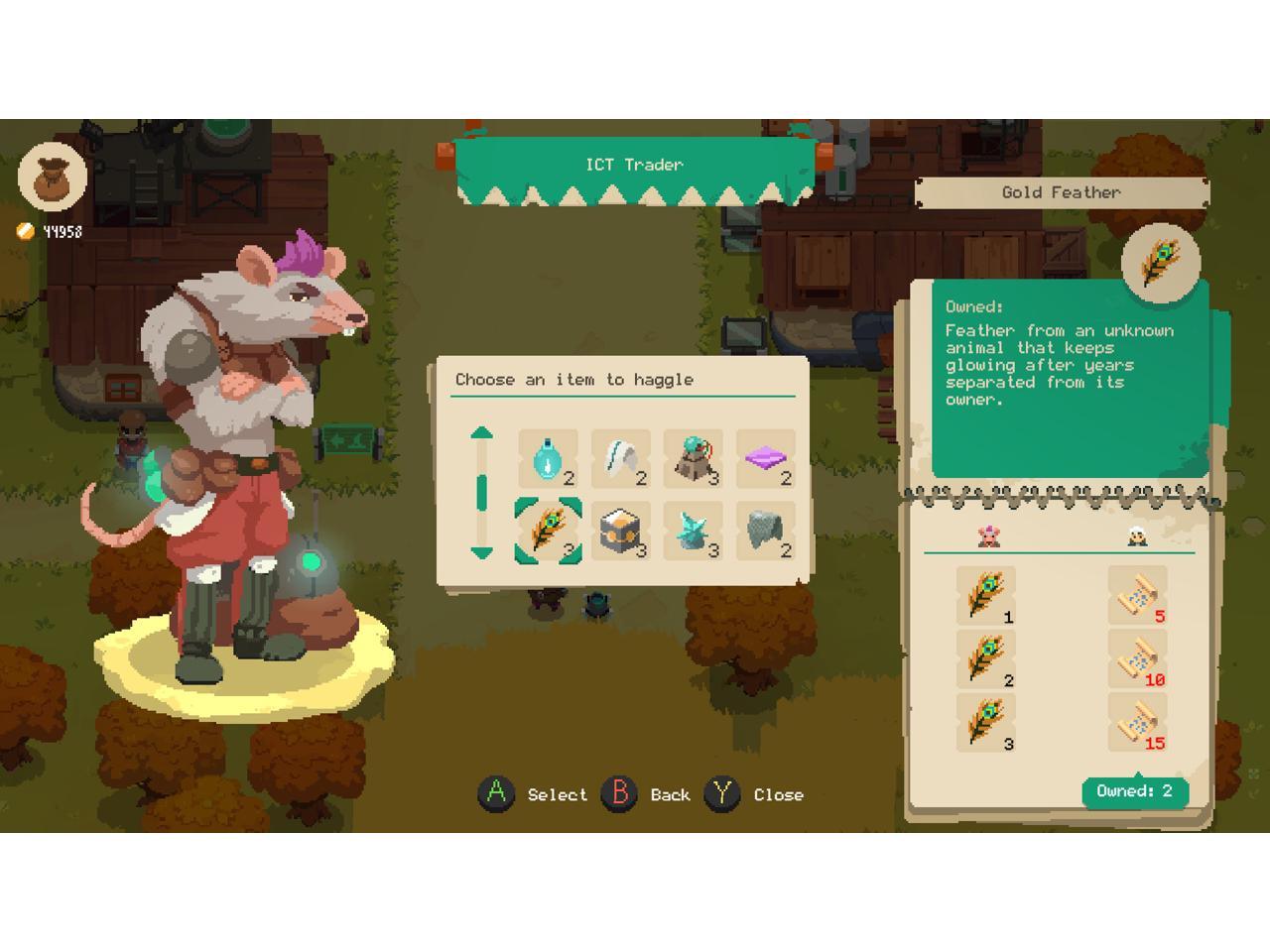Select the three Gold Feathers trade offer

986,723
